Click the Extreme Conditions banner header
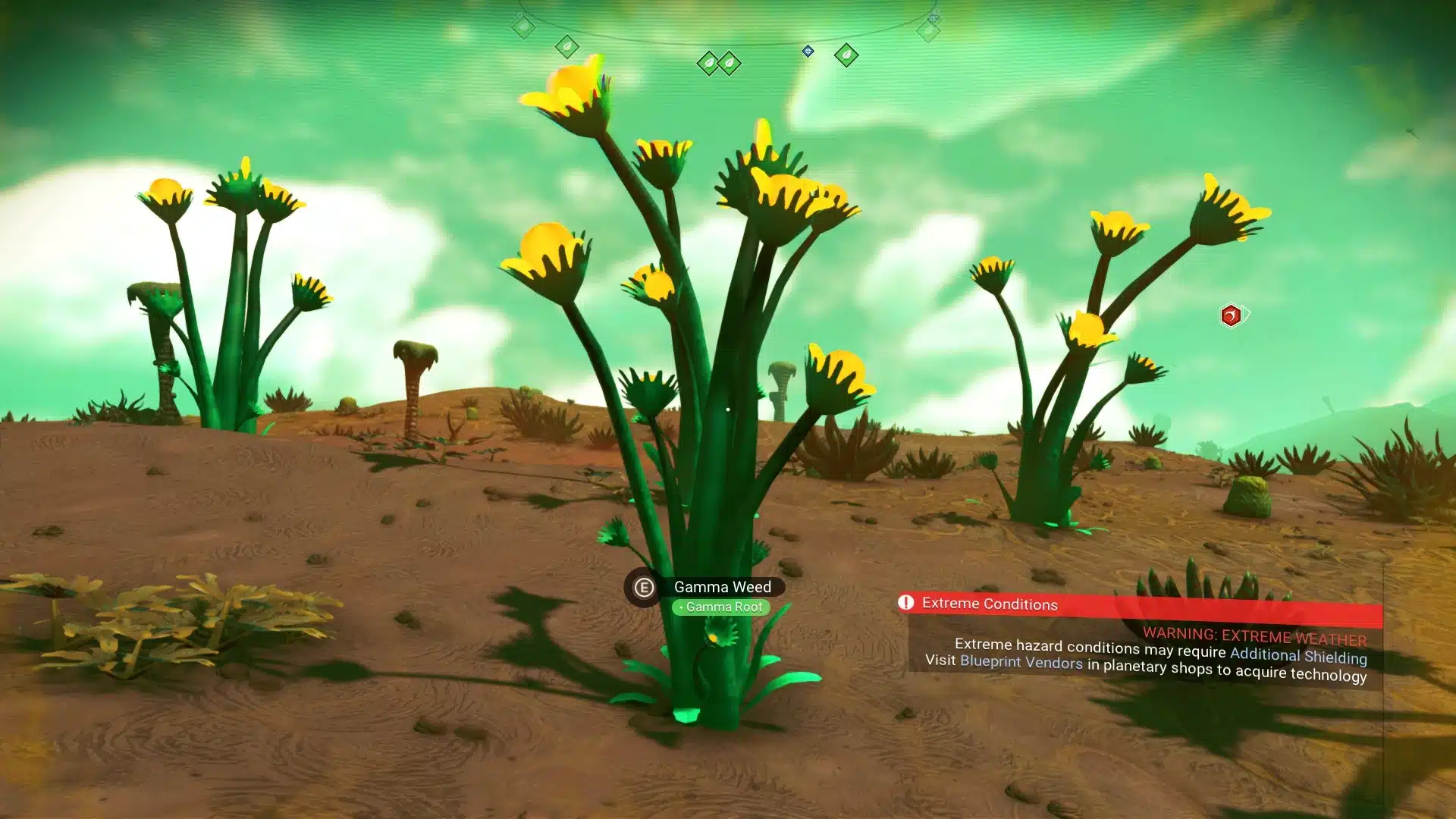1456x819 pixels. click(x=990, y=604)
